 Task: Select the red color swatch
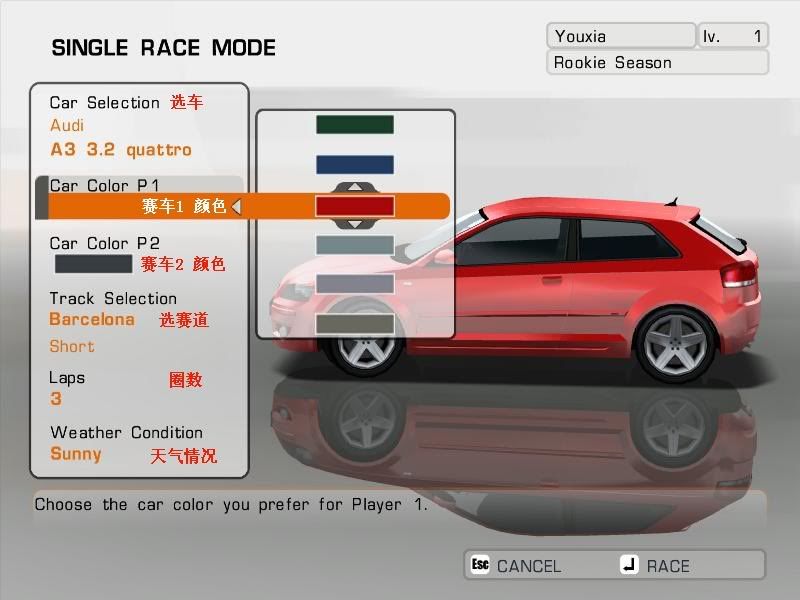click(x=355, y=206)
